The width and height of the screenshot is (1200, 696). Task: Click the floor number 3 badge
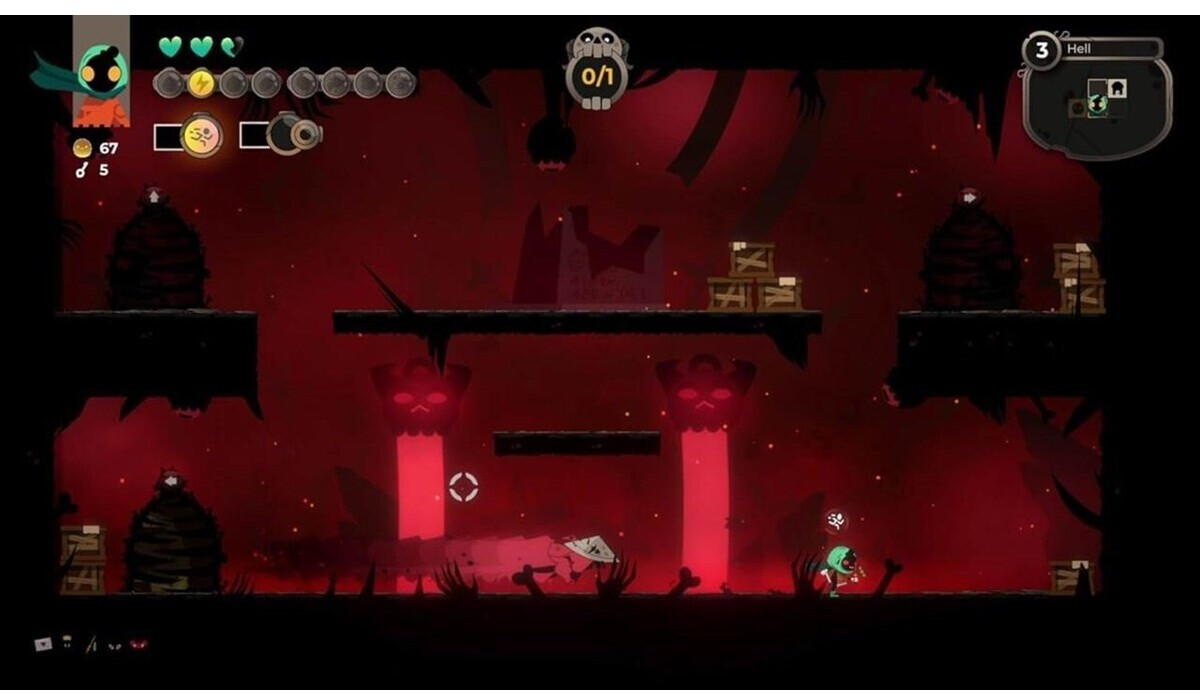click(x=1042, y=50)
